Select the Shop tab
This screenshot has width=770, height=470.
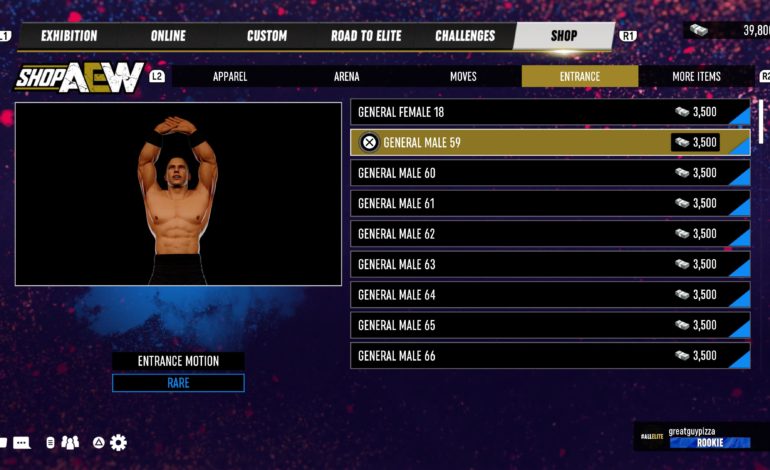tap(564, 36)
